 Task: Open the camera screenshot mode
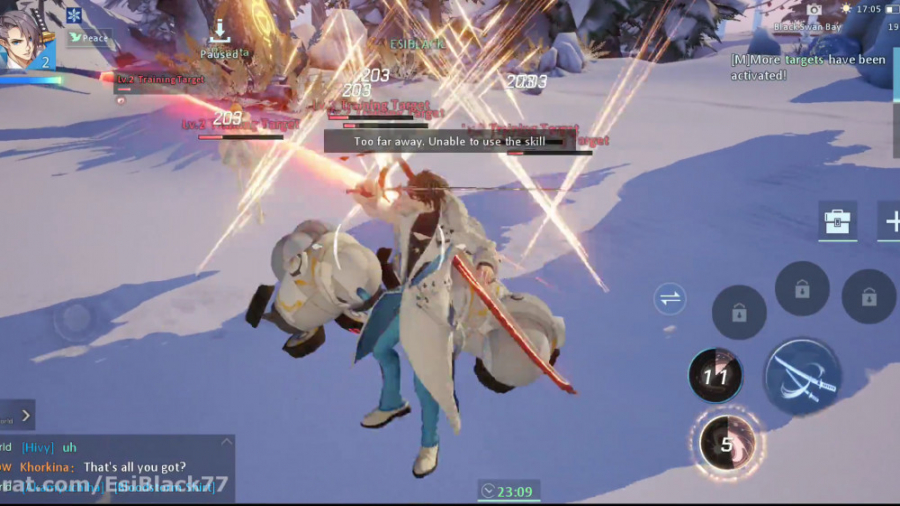tap(813, 9)
